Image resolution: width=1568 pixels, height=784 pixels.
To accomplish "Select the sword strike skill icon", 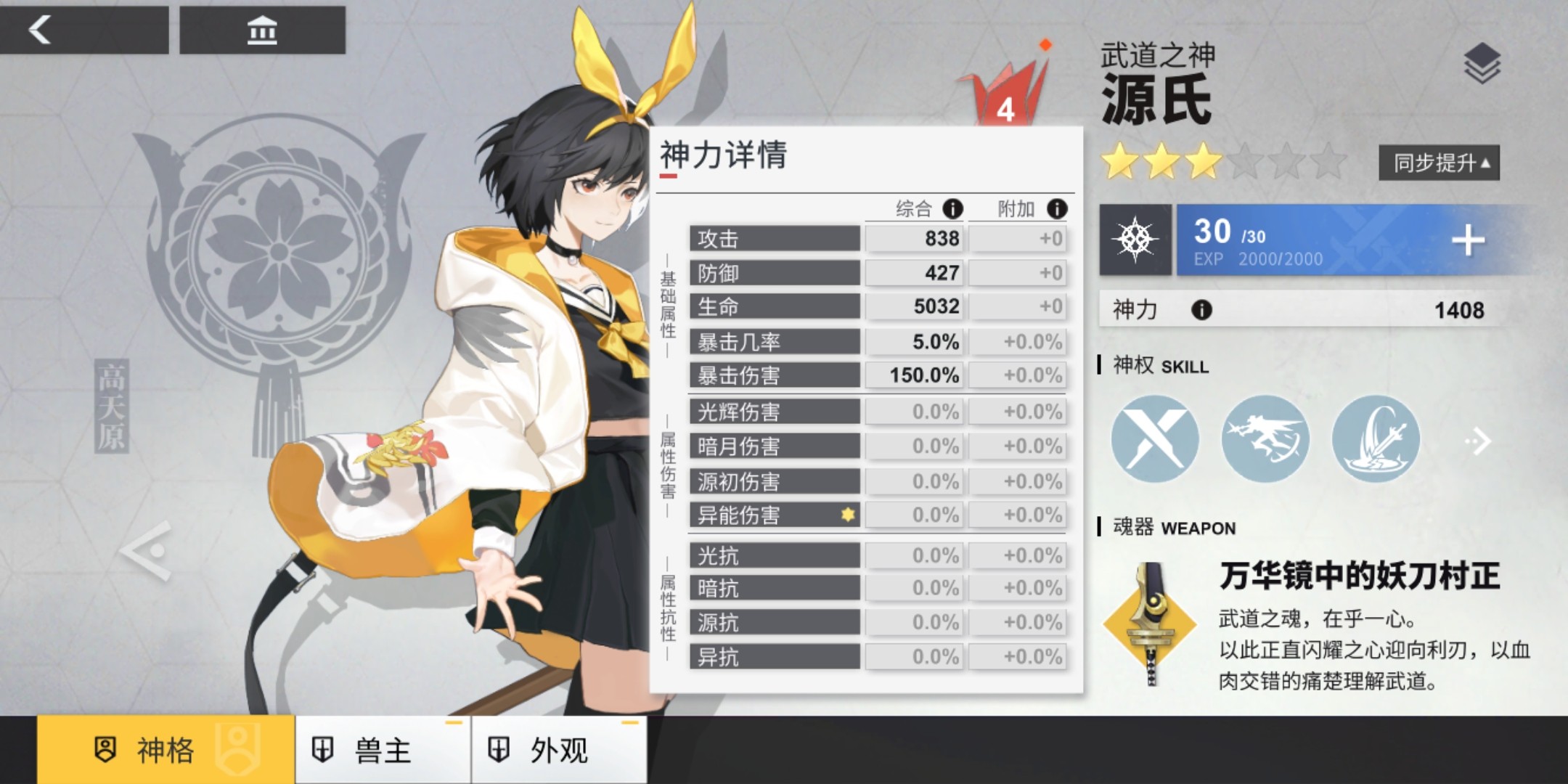I will click(1375, 439).
